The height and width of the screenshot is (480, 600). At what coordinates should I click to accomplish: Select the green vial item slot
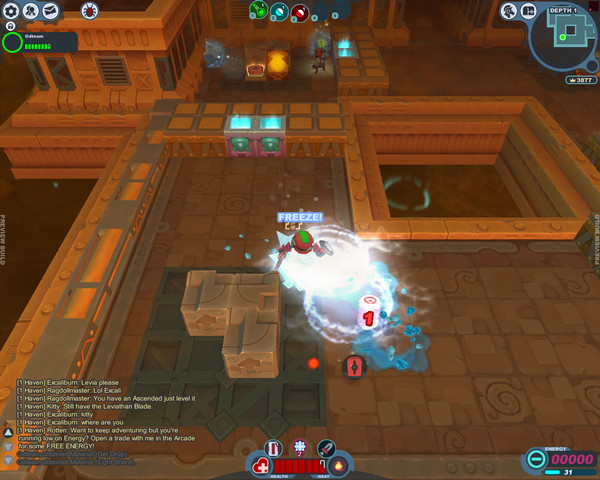[x=258, y=11]
